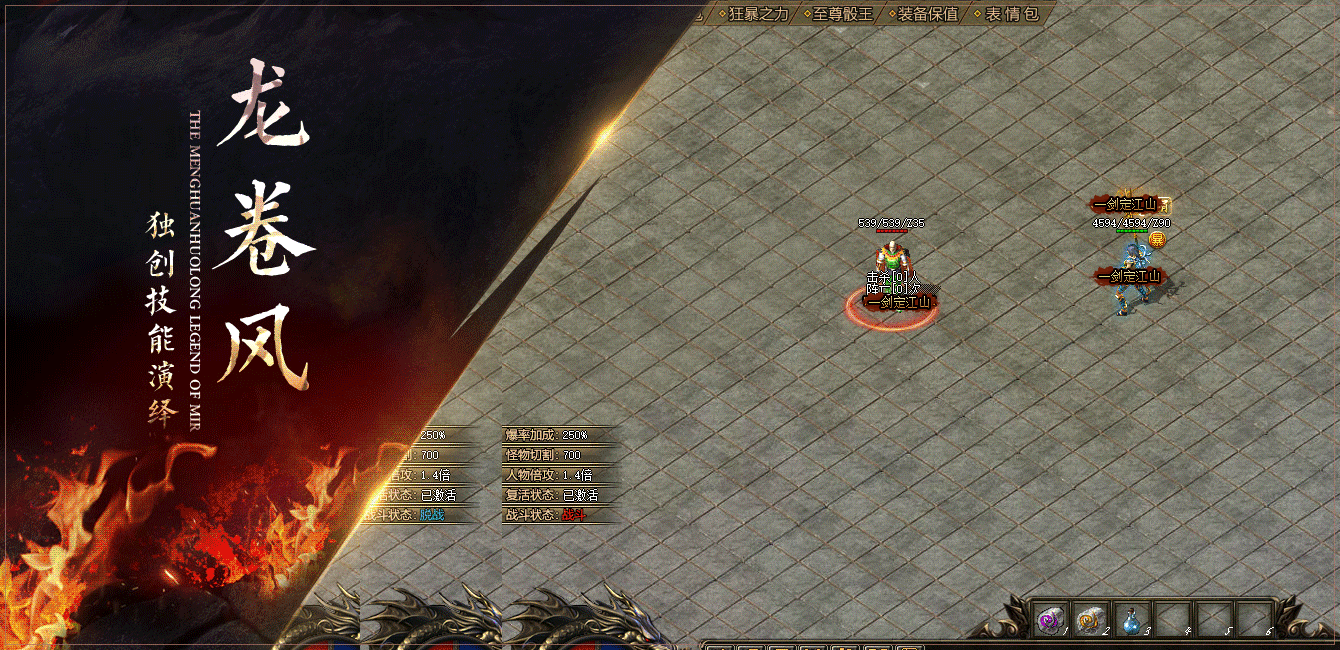
Task: Use the purple swirl scroll in slot 1
Action: (x=1048, y=620)
